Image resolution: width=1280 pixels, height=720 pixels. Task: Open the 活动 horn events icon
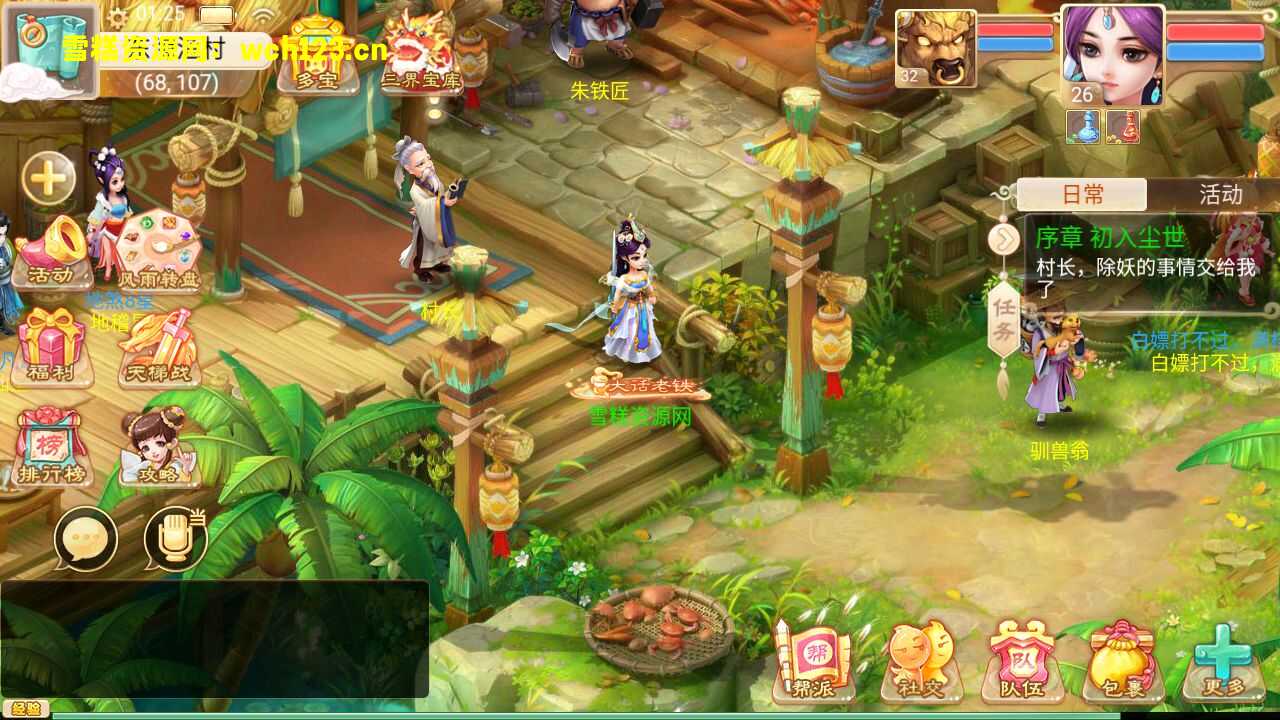click(53, 251)
